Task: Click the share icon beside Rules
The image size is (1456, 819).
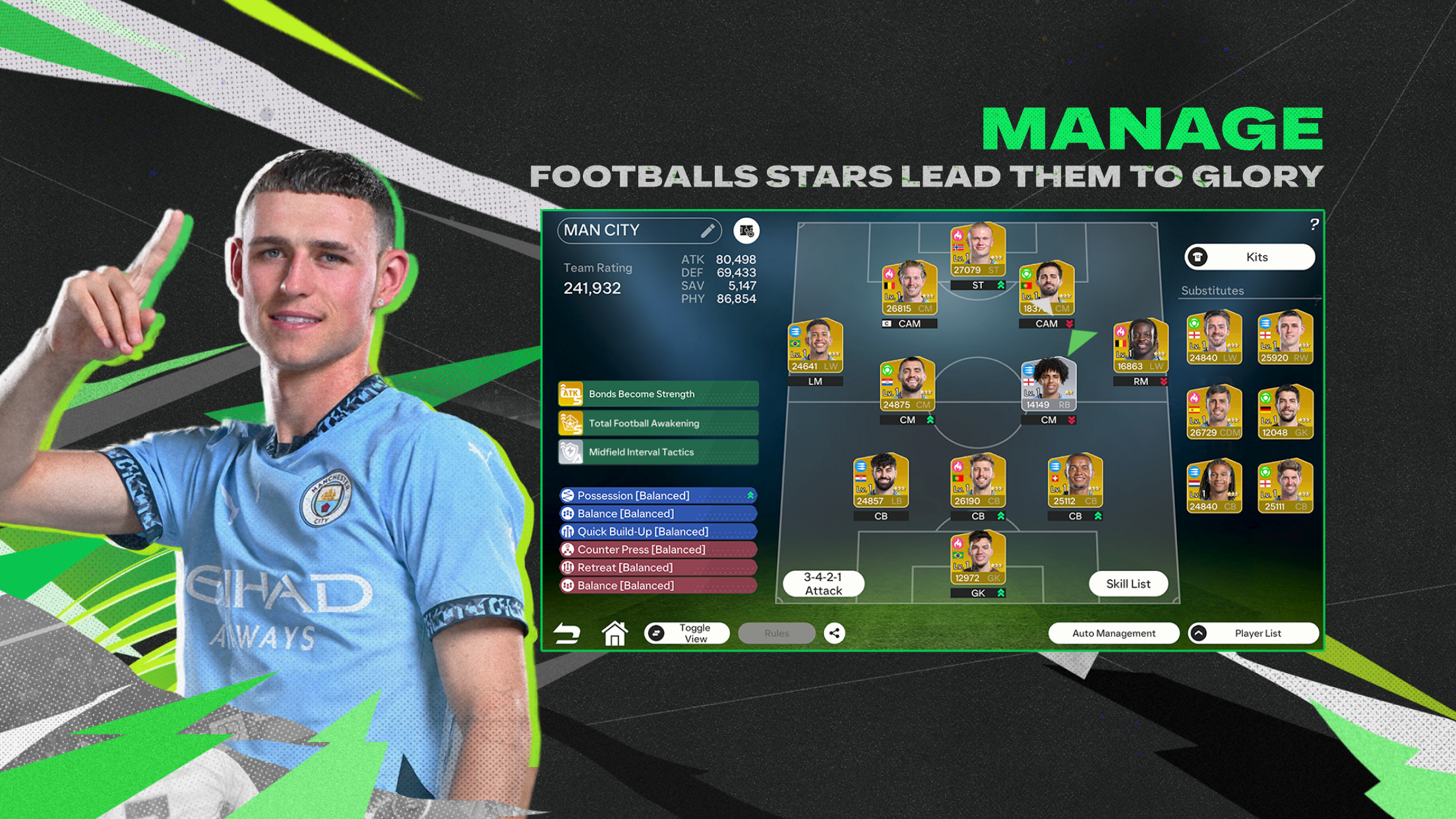Action: [835, 632]
